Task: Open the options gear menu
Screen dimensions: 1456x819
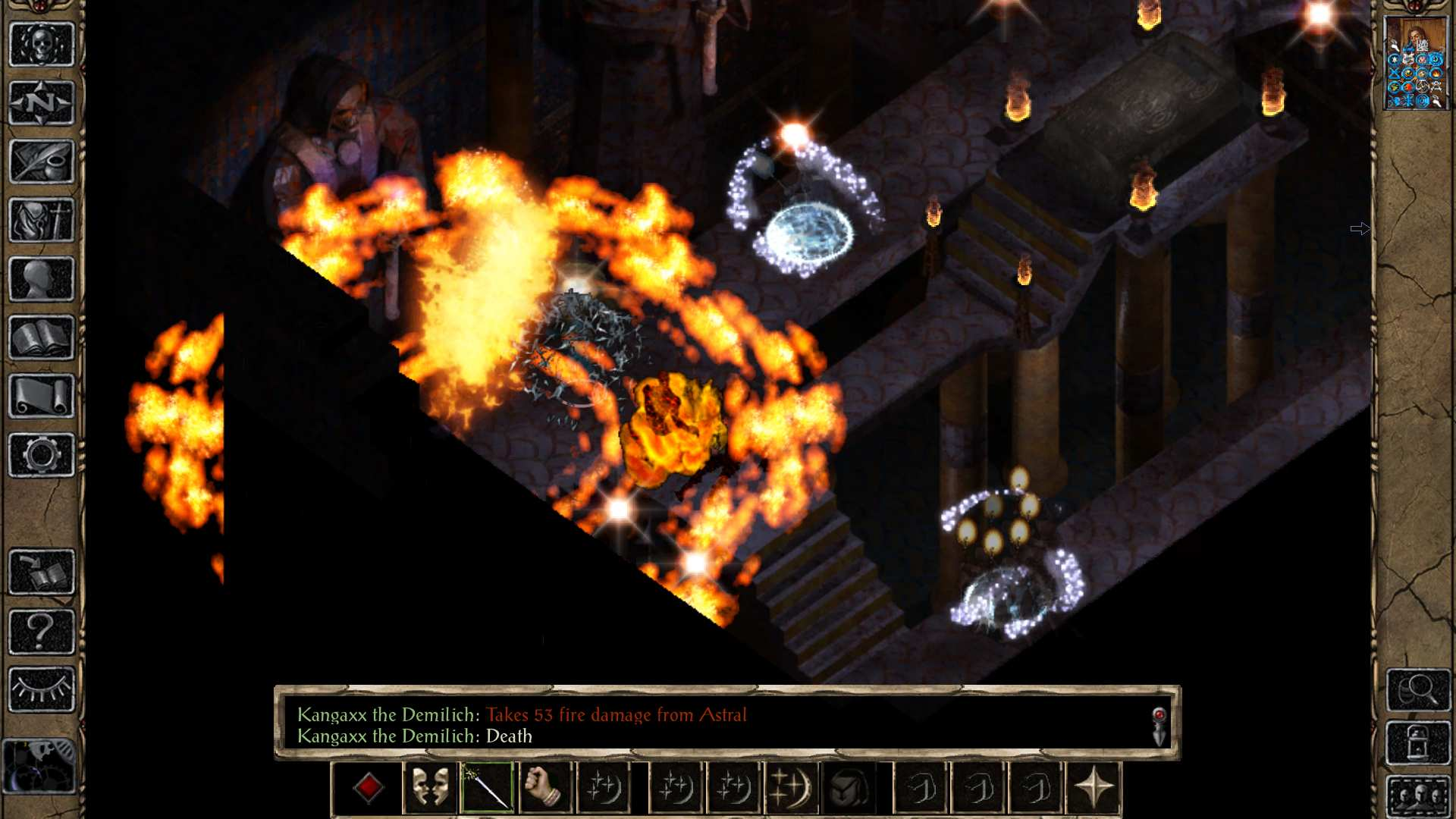Action: [42, 455]
